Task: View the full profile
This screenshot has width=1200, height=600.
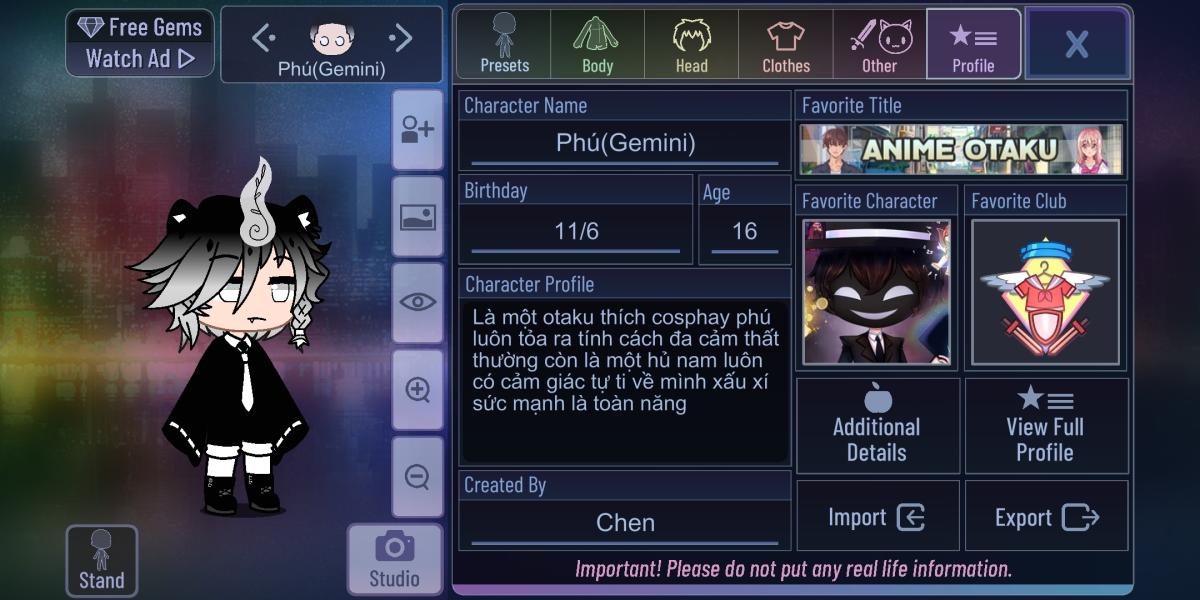Action: (1045, 425)
